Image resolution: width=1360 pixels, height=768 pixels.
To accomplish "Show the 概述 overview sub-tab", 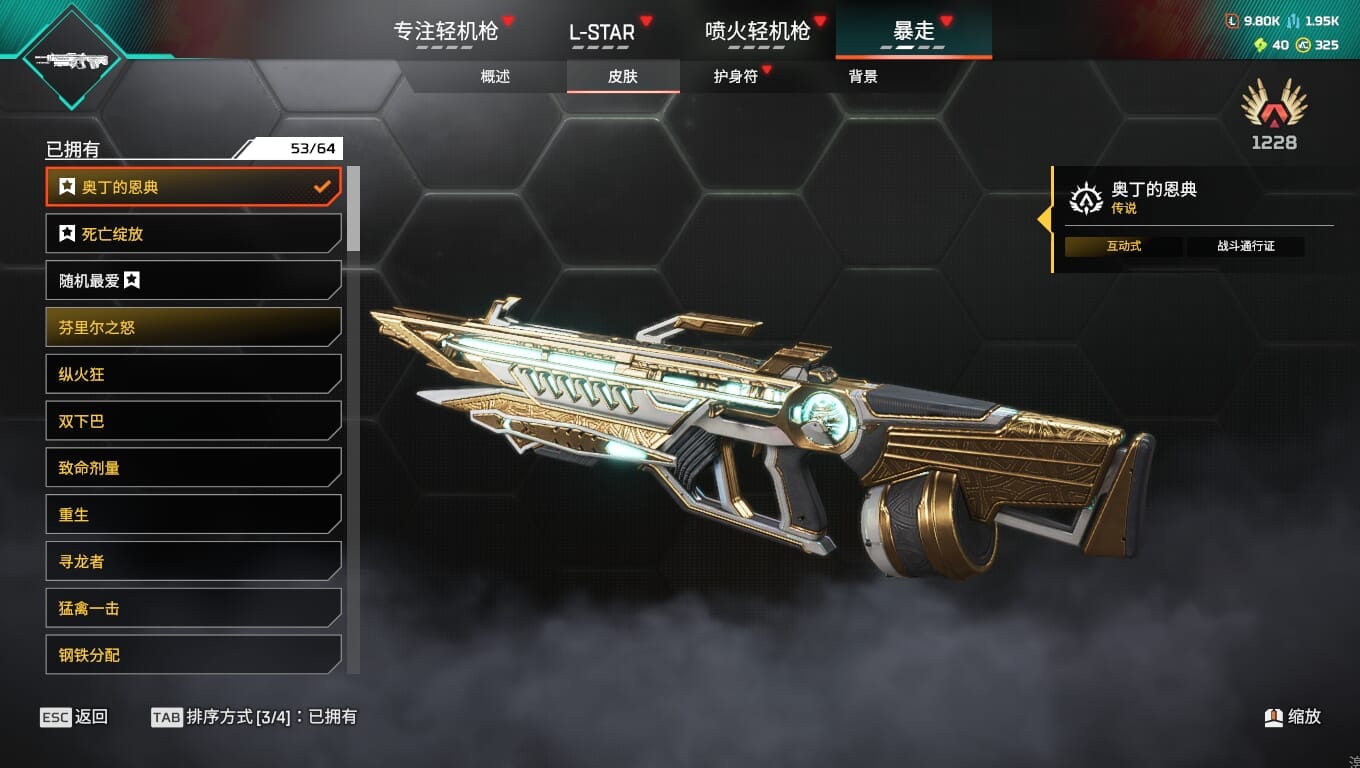I will pos(495,76).
